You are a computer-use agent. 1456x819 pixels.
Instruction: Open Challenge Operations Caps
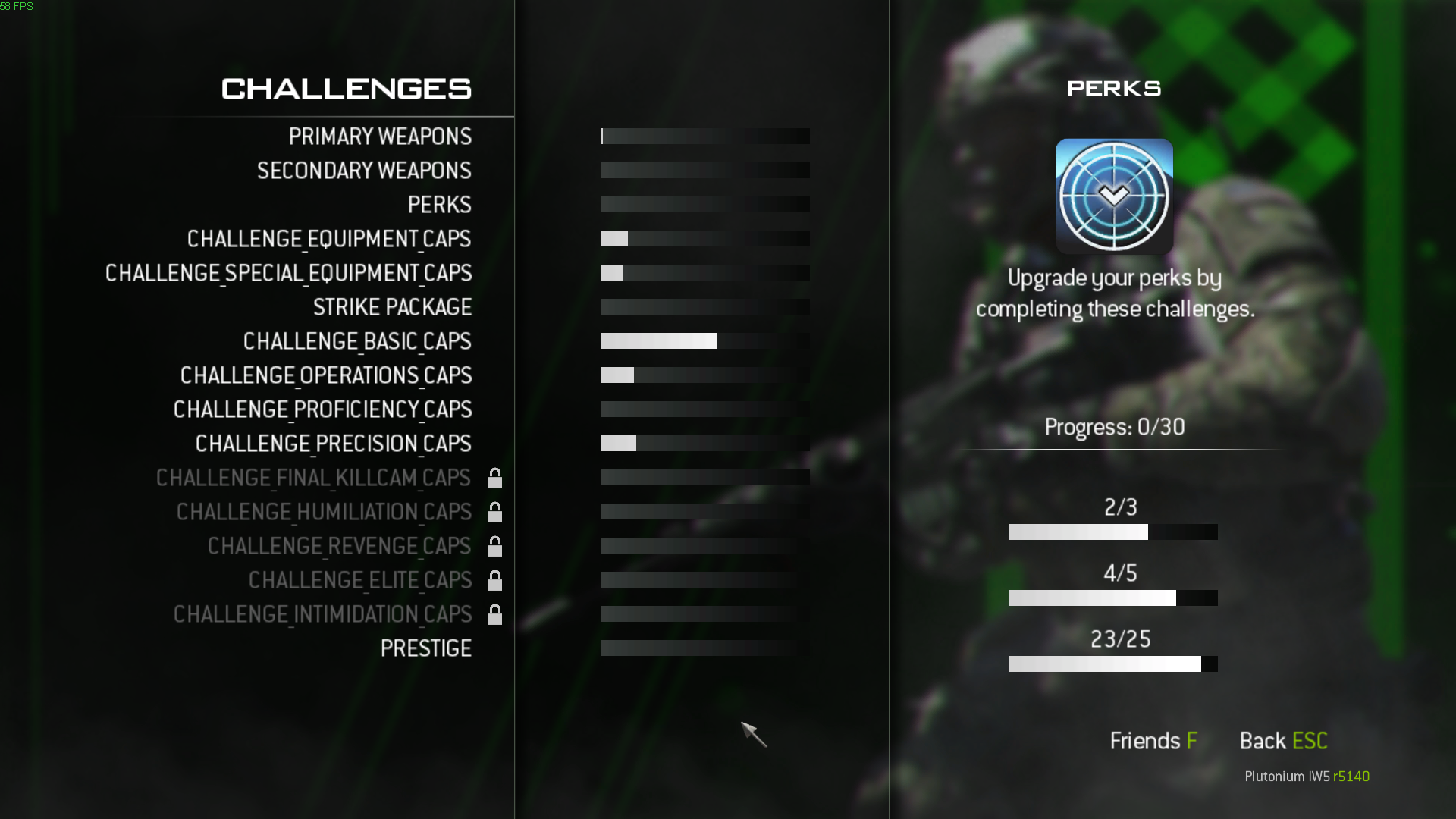click(326, 375)
